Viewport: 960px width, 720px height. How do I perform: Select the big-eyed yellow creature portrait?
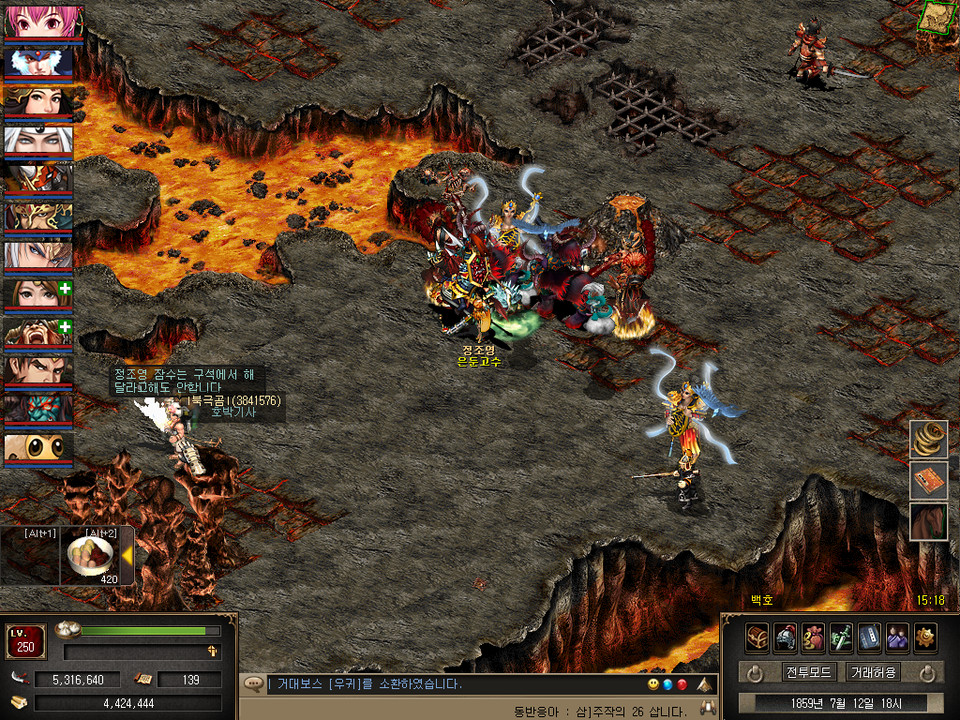coord(37,447)
